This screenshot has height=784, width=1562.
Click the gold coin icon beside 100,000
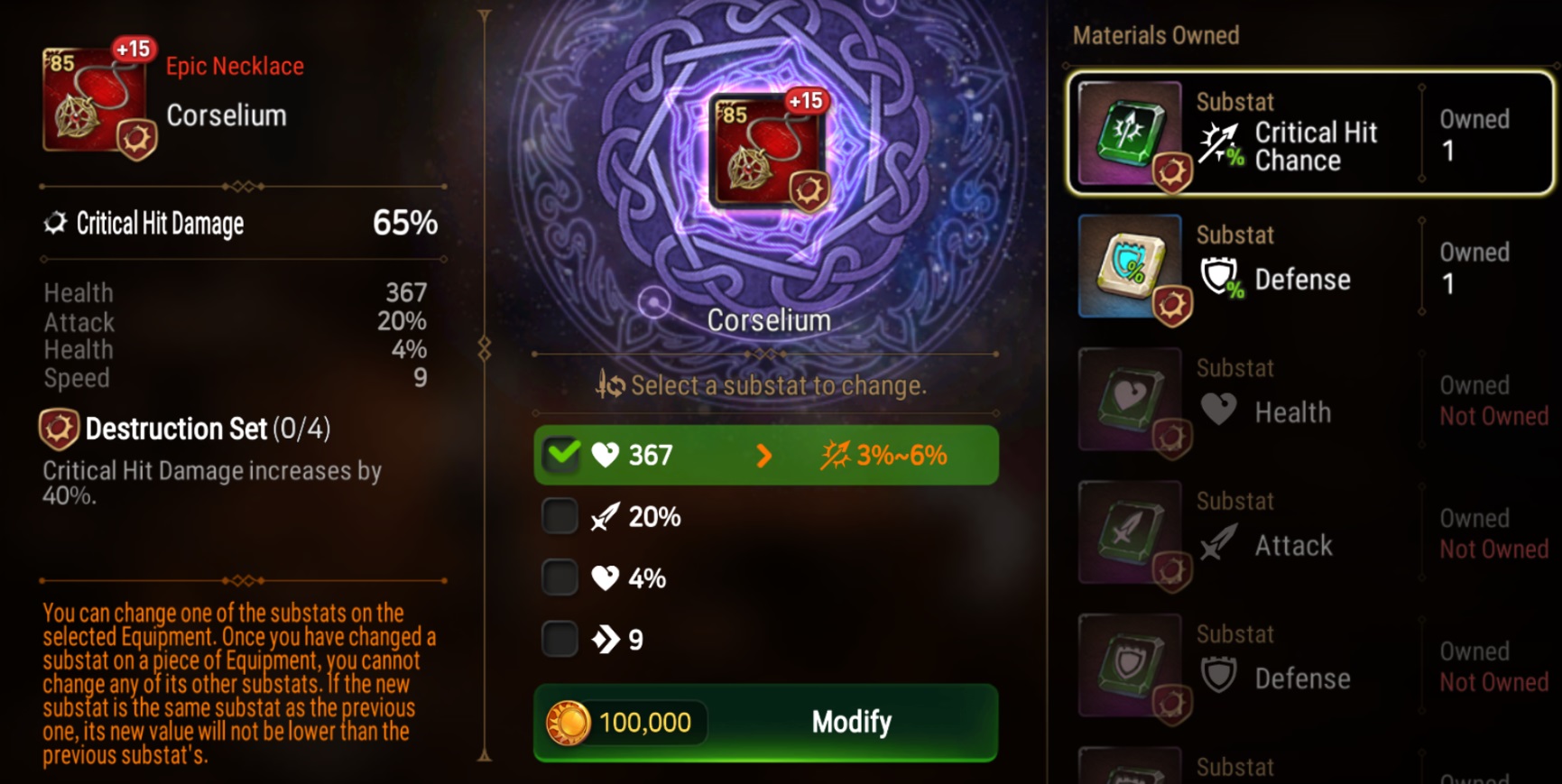(x=568, y=722)
